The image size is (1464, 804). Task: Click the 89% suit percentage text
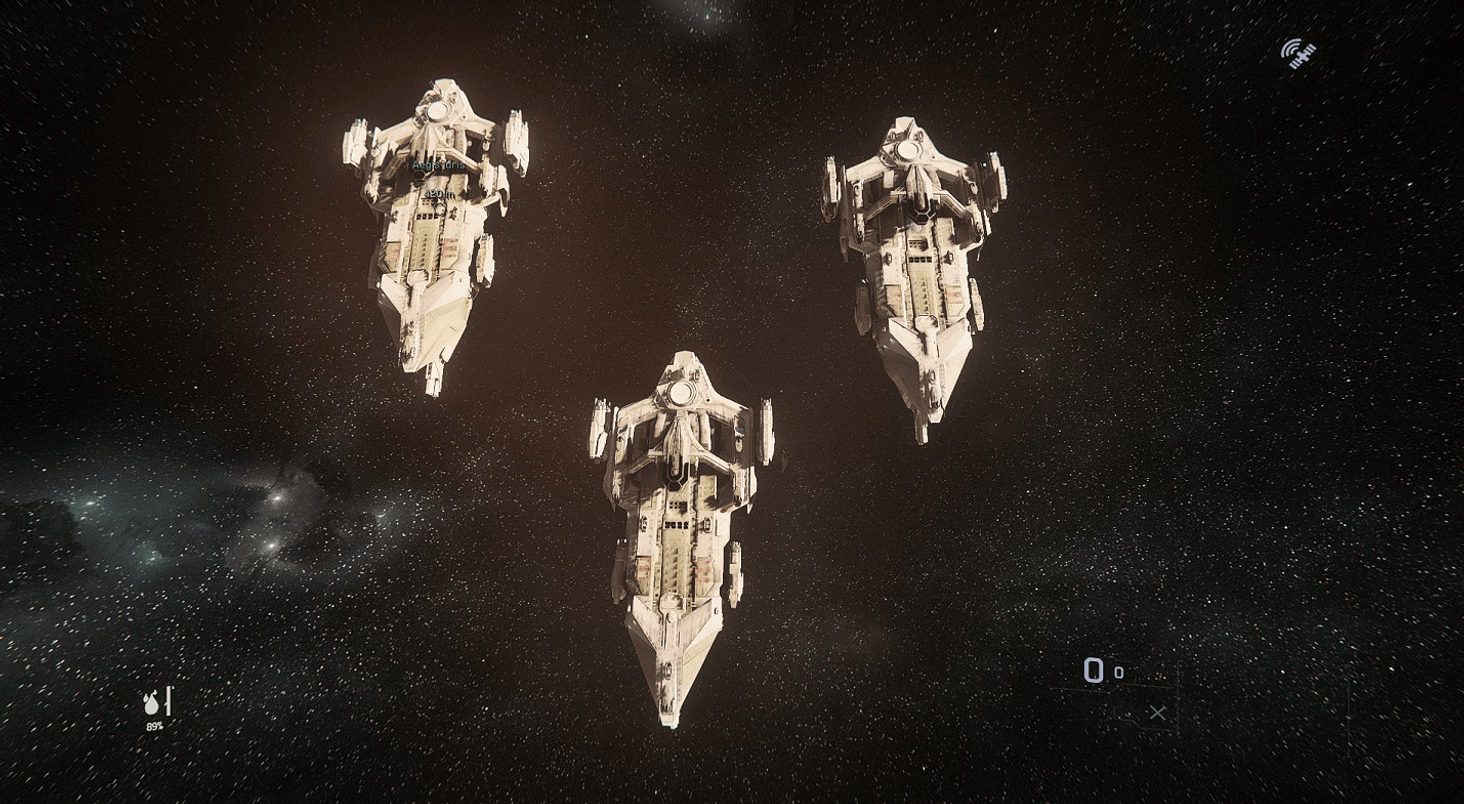coord(155,728)
